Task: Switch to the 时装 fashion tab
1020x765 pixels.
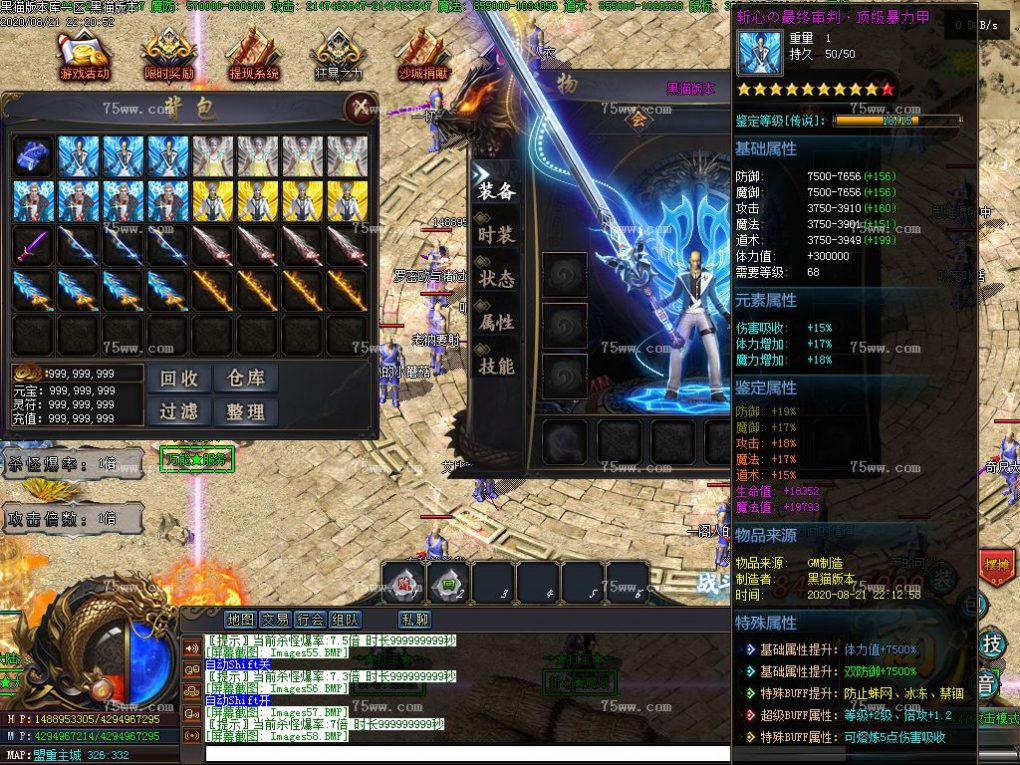Action: click(x=496, y=234)
